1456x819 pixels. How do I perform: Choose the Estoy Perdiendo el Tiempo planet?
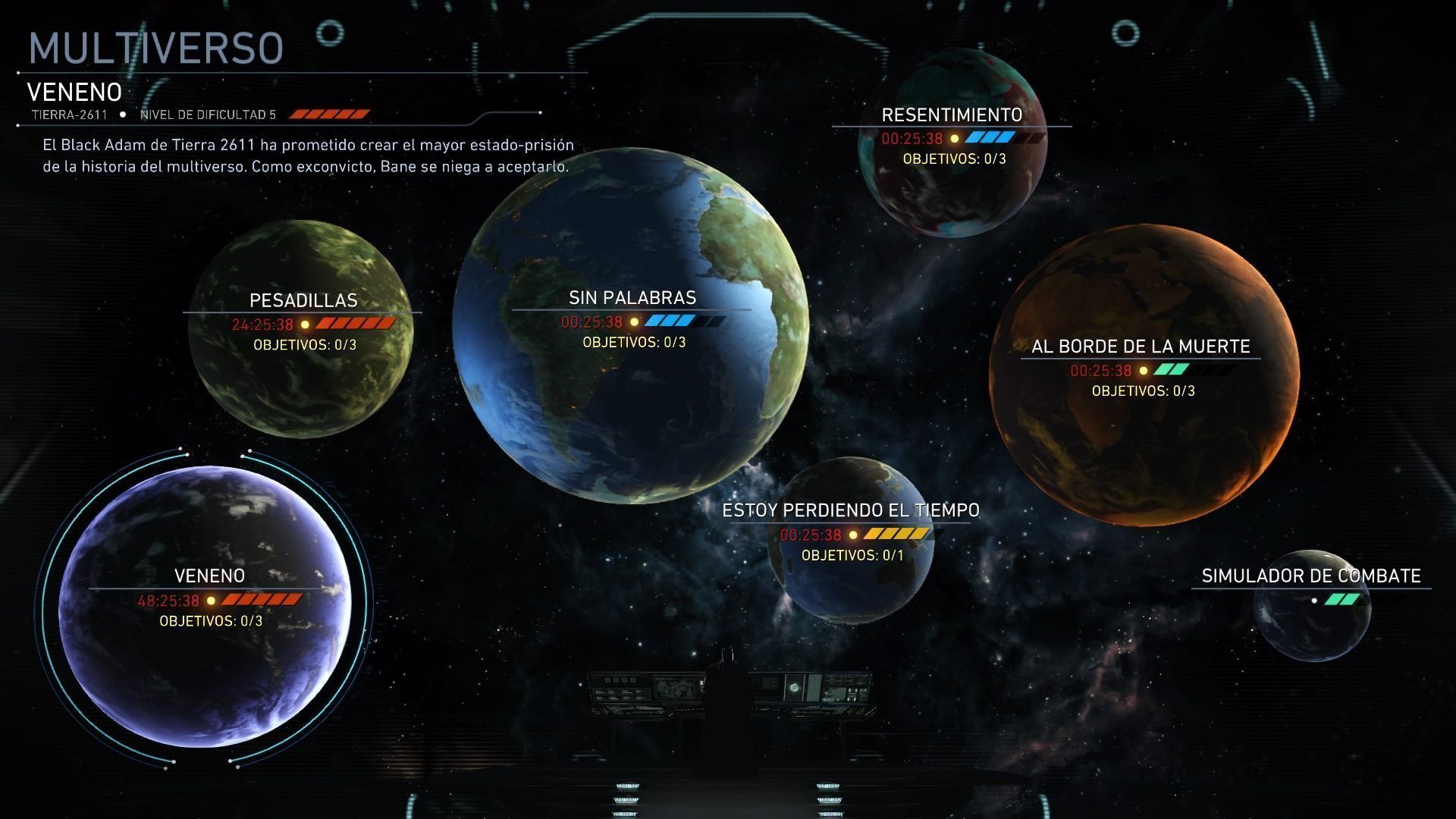[851, 540]
